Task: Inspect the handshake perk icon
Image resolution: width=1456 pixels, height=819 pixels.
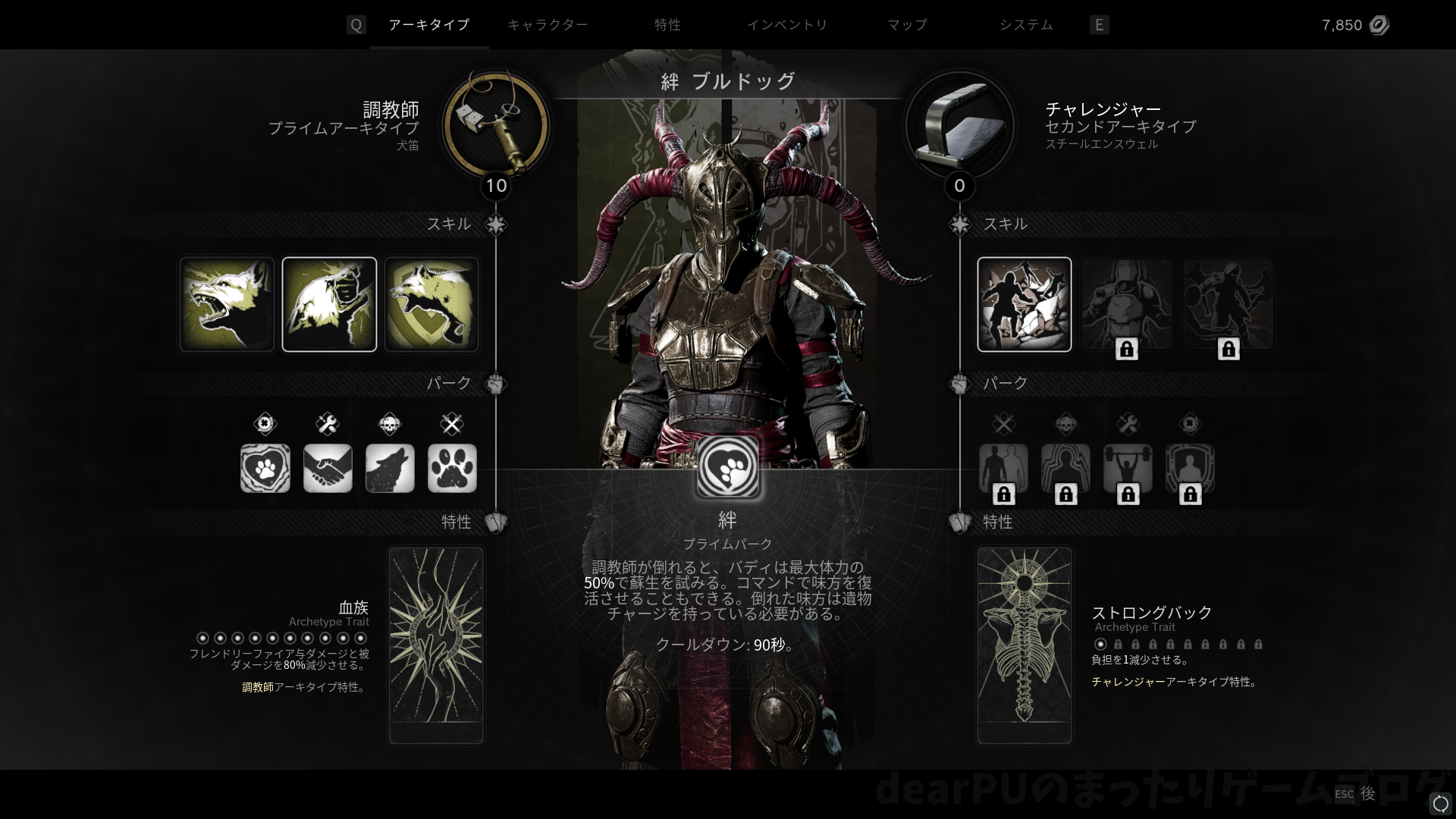Action: (x=328, y=468)
